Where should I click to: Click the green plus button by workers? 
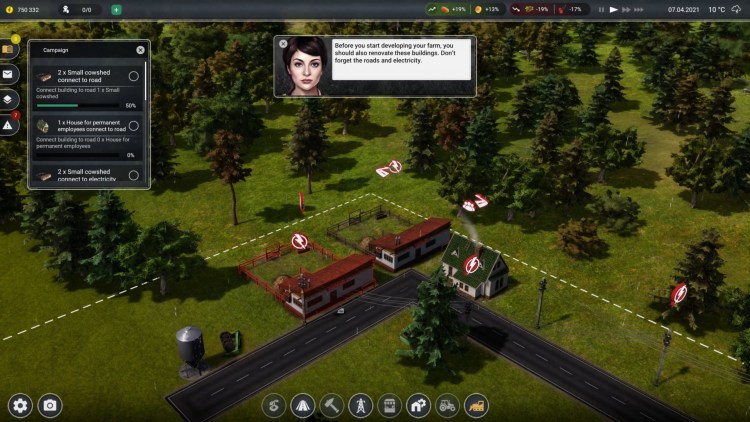(116, 9)
